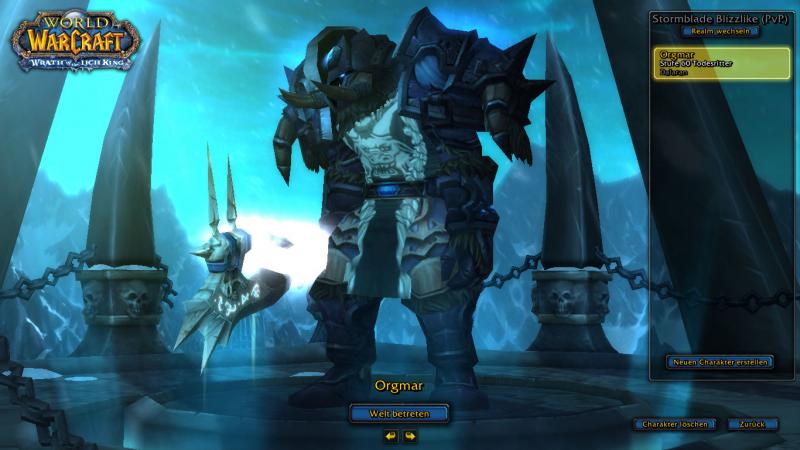Rotate the character with the left arrow button
Screen dimensions: 800x450
click(390, 436)
